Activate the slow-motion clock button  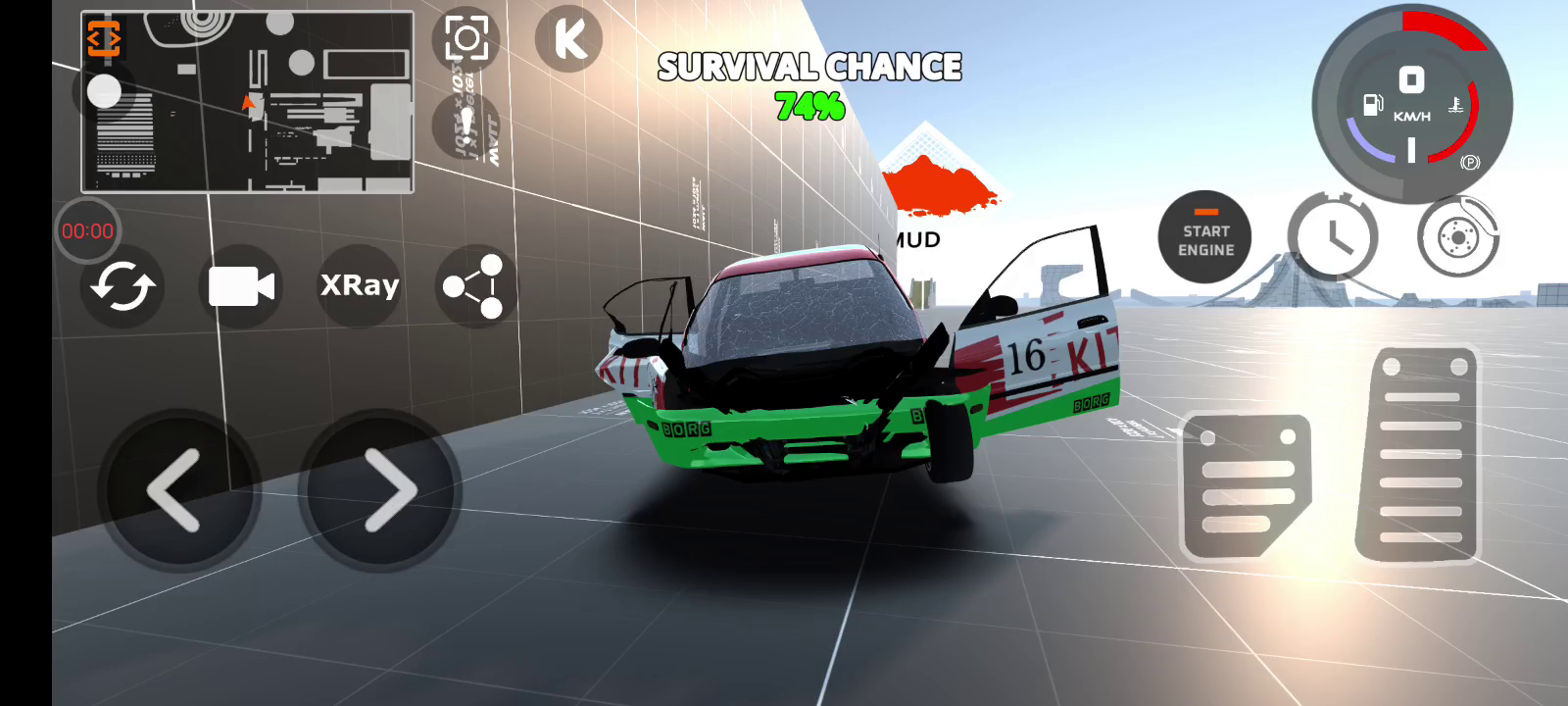[1333, 237]
